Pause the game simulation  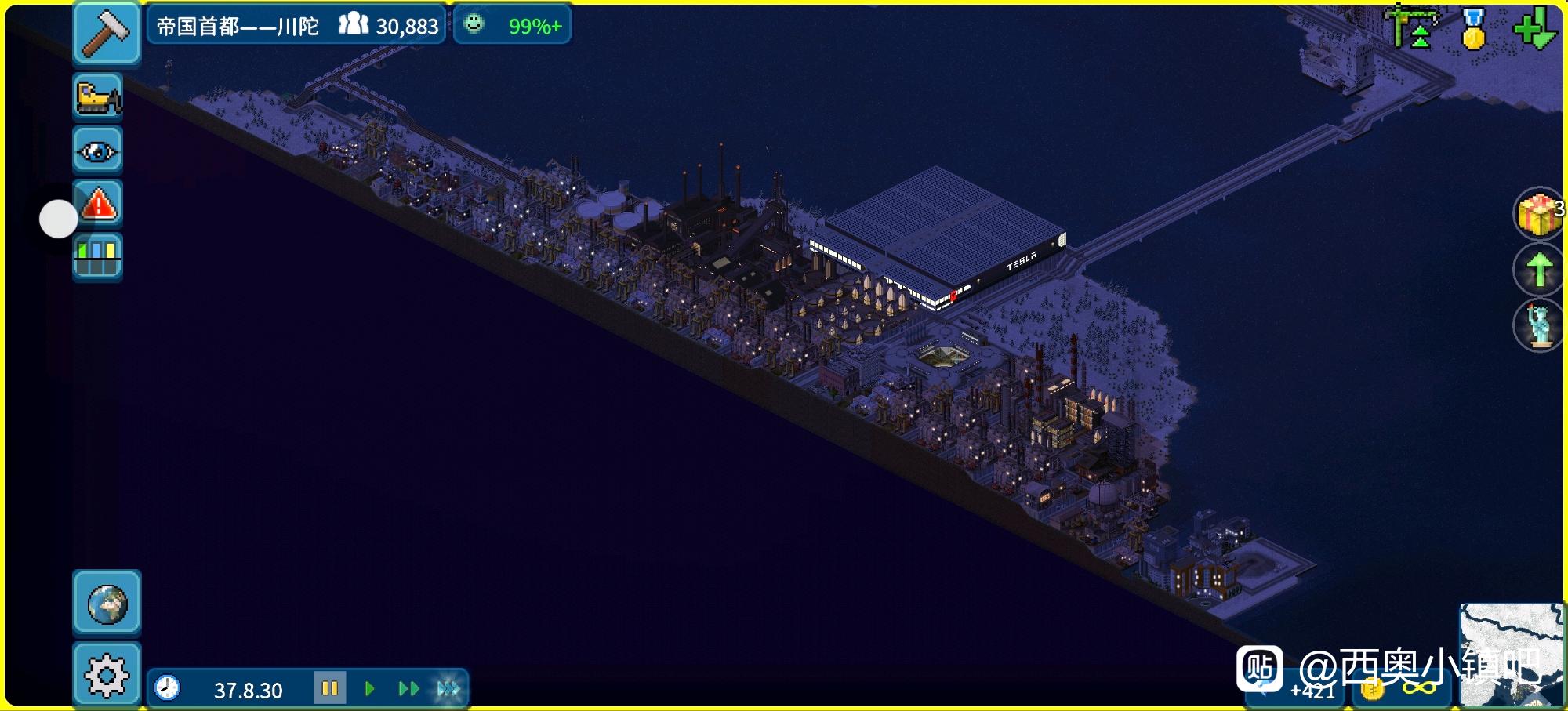point(329,688)
